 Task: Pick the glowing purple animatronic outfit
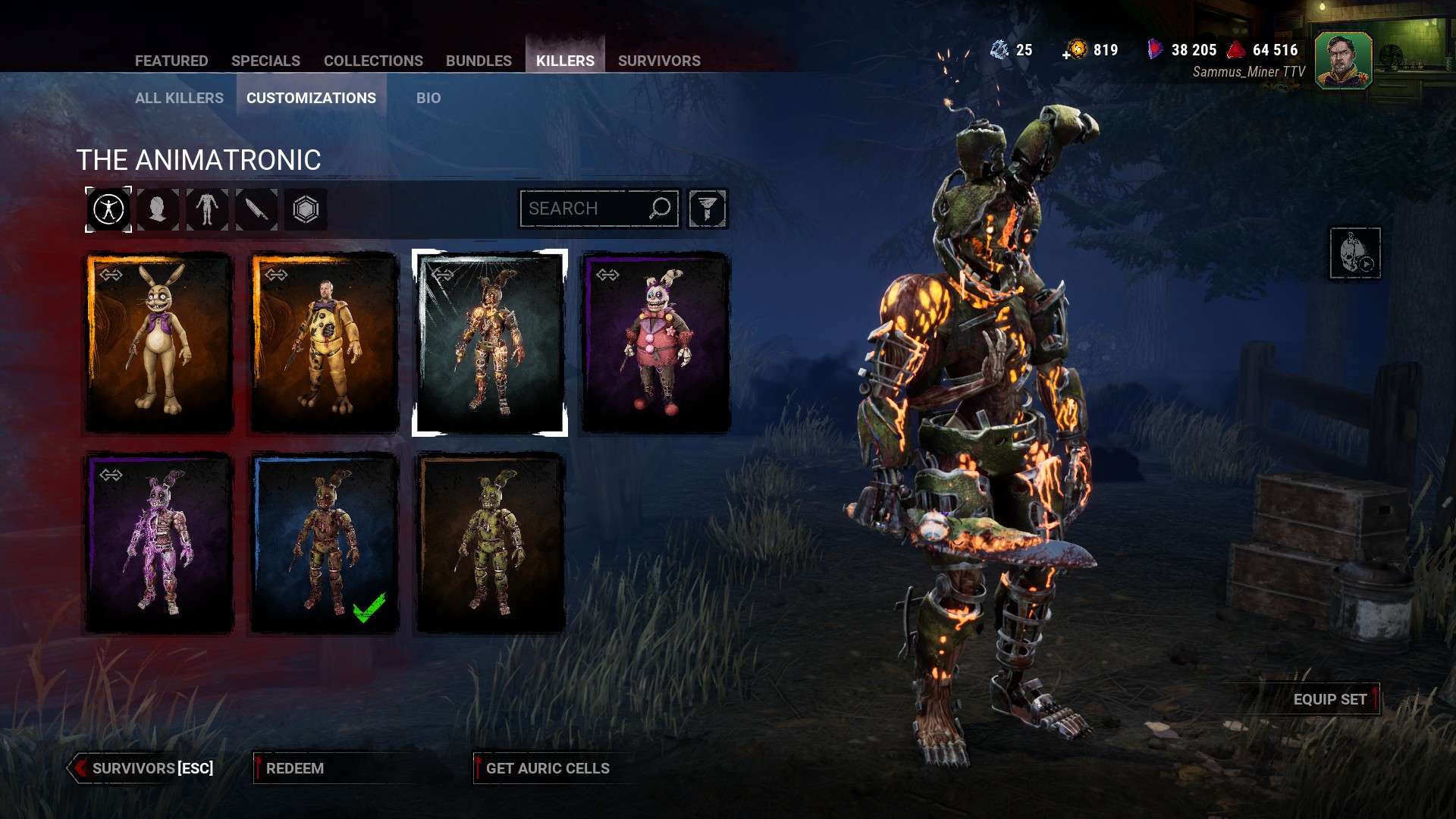(158, 543)
